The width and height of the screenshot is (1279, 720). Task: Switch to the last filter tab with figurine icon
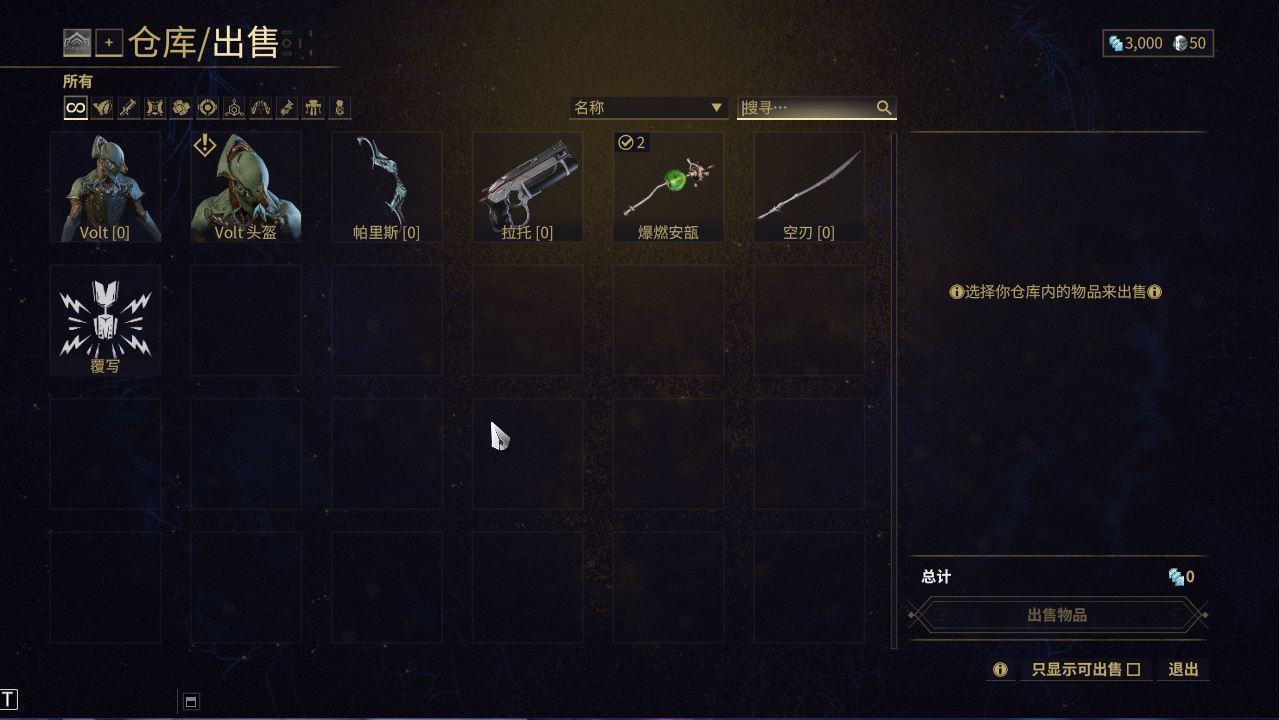point(340,108)
